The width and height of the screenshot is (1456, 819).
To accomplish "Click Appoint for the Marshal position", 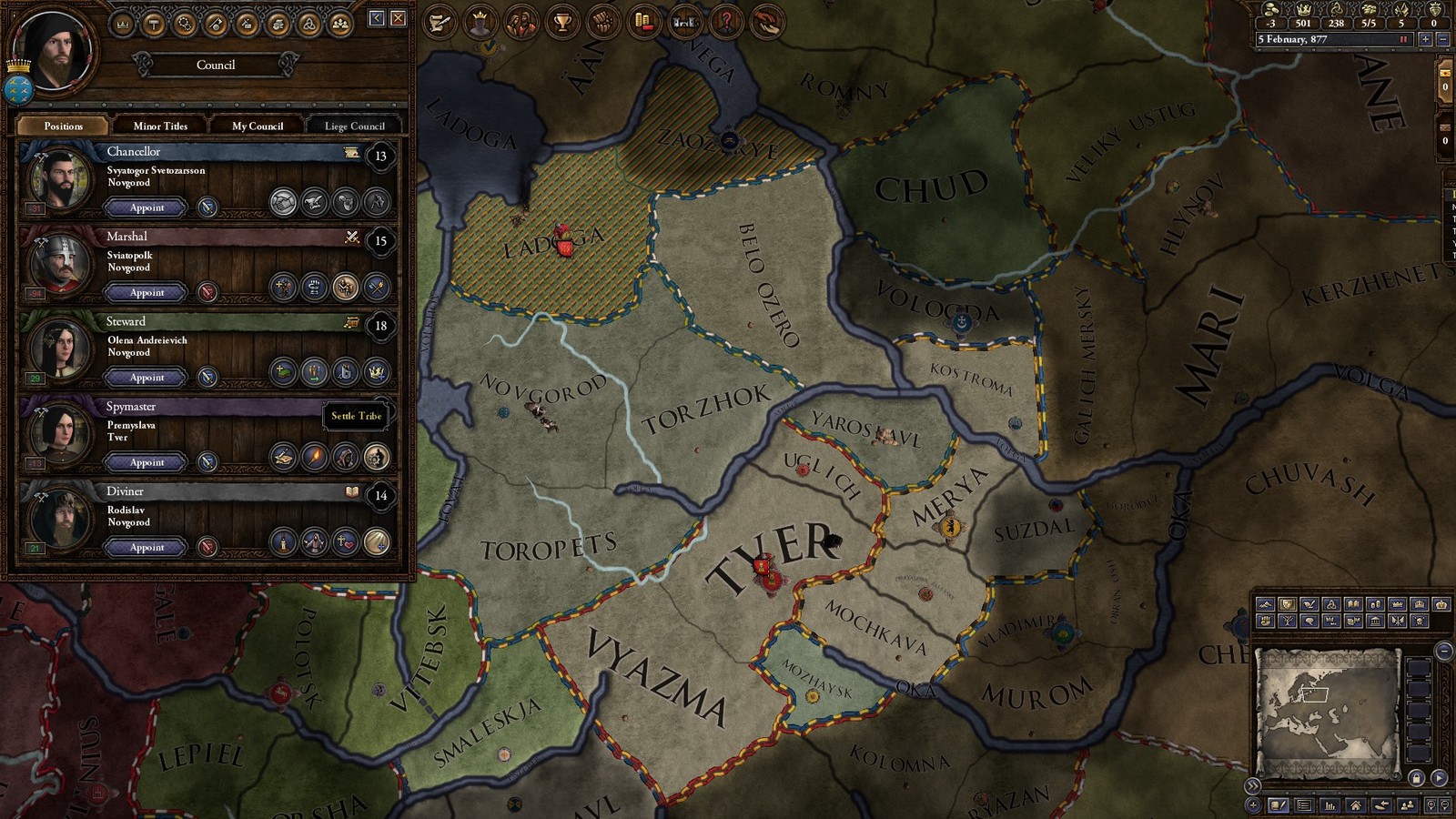I will (x=147, y=292).
